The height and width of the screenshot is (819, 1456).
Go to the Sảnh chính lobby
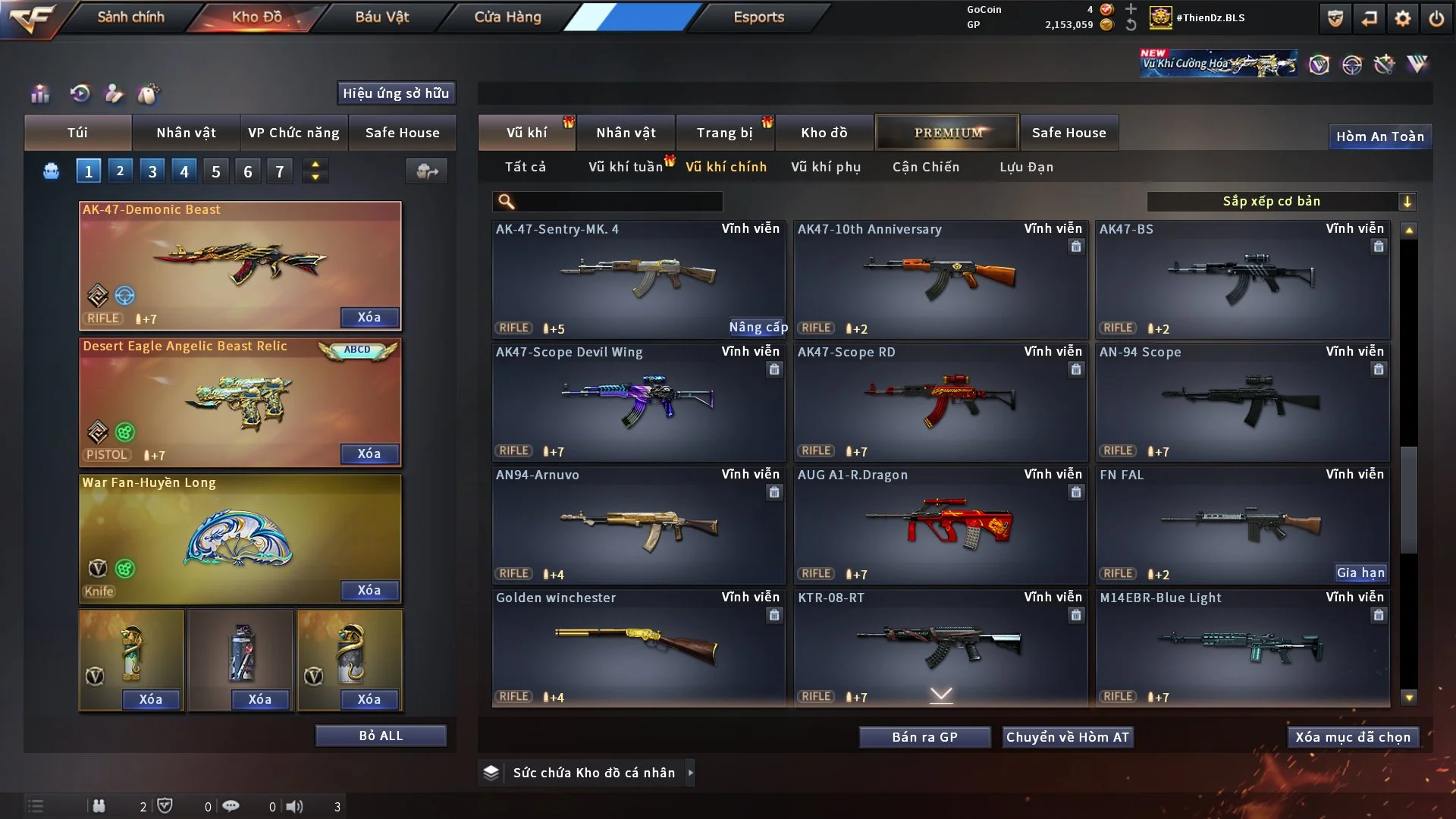click(130, 17)
